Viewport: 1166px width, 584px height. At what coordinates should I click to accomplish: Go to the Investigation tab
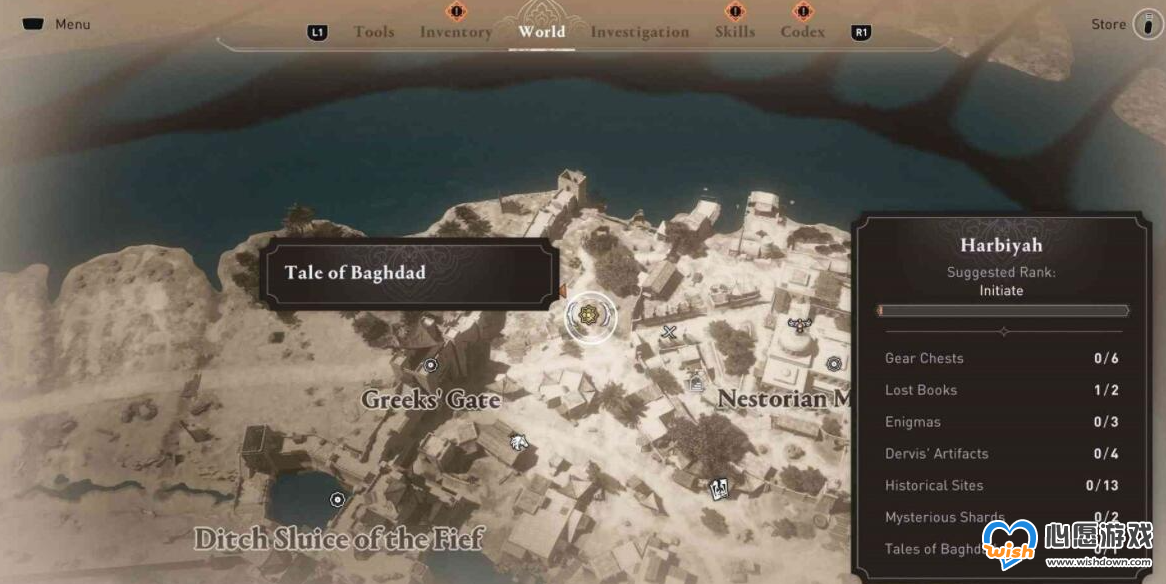coord(640,32)
